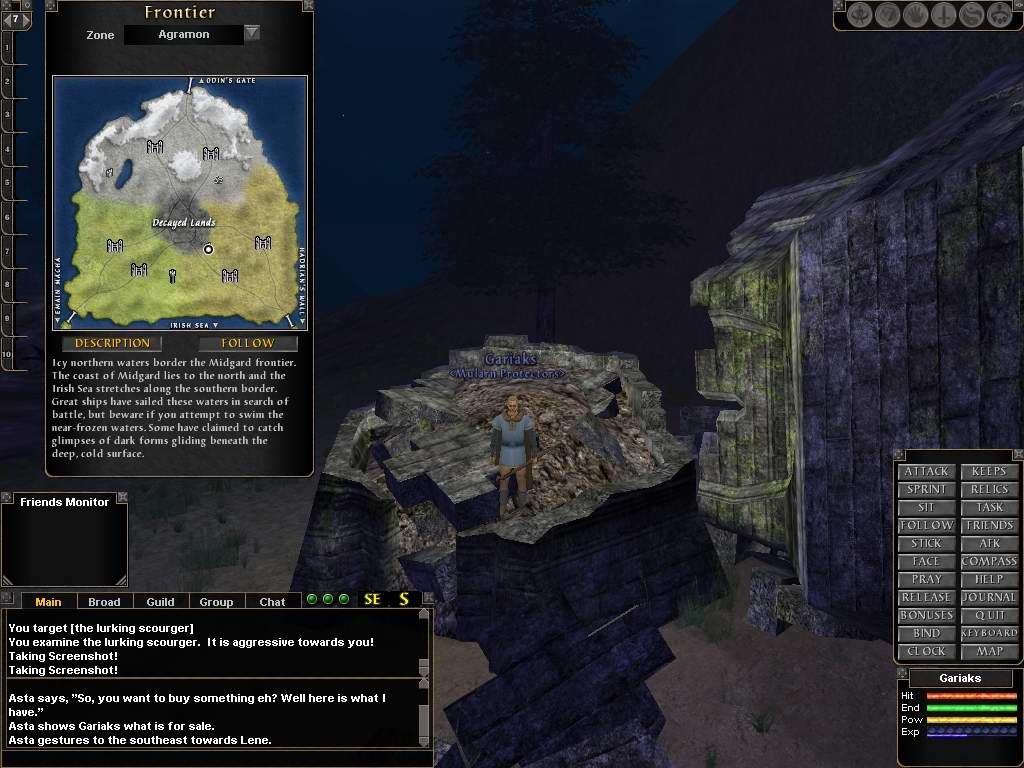This screenshot has width=1024, height=768.
Task: Open the Journal
Action: click(x=989, y=598)
